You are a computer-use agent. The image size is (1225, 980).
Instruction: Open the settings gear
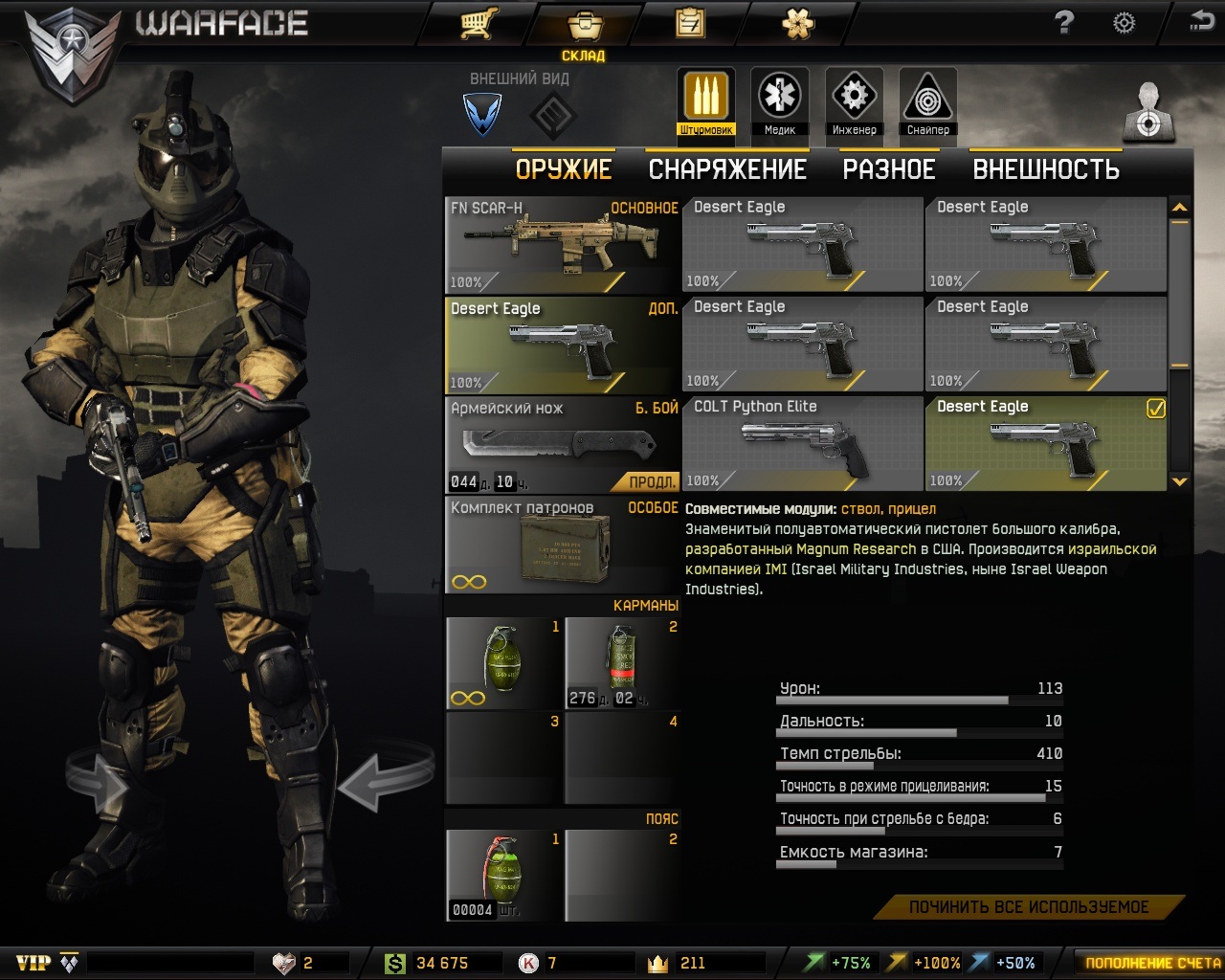pyautogui.click(x=1124, y=23)
